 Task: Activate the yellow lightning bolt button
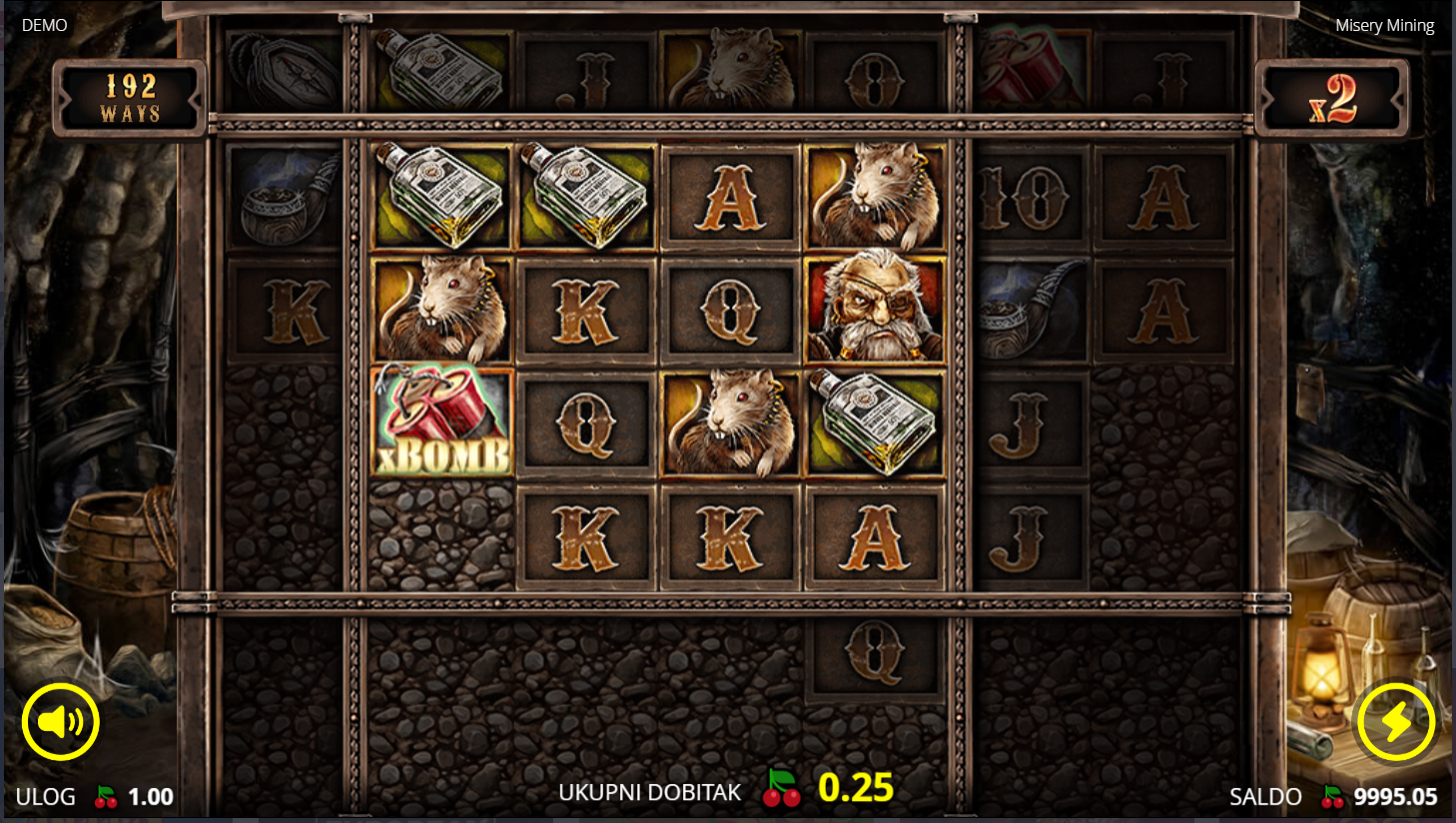click(1395, 721)
